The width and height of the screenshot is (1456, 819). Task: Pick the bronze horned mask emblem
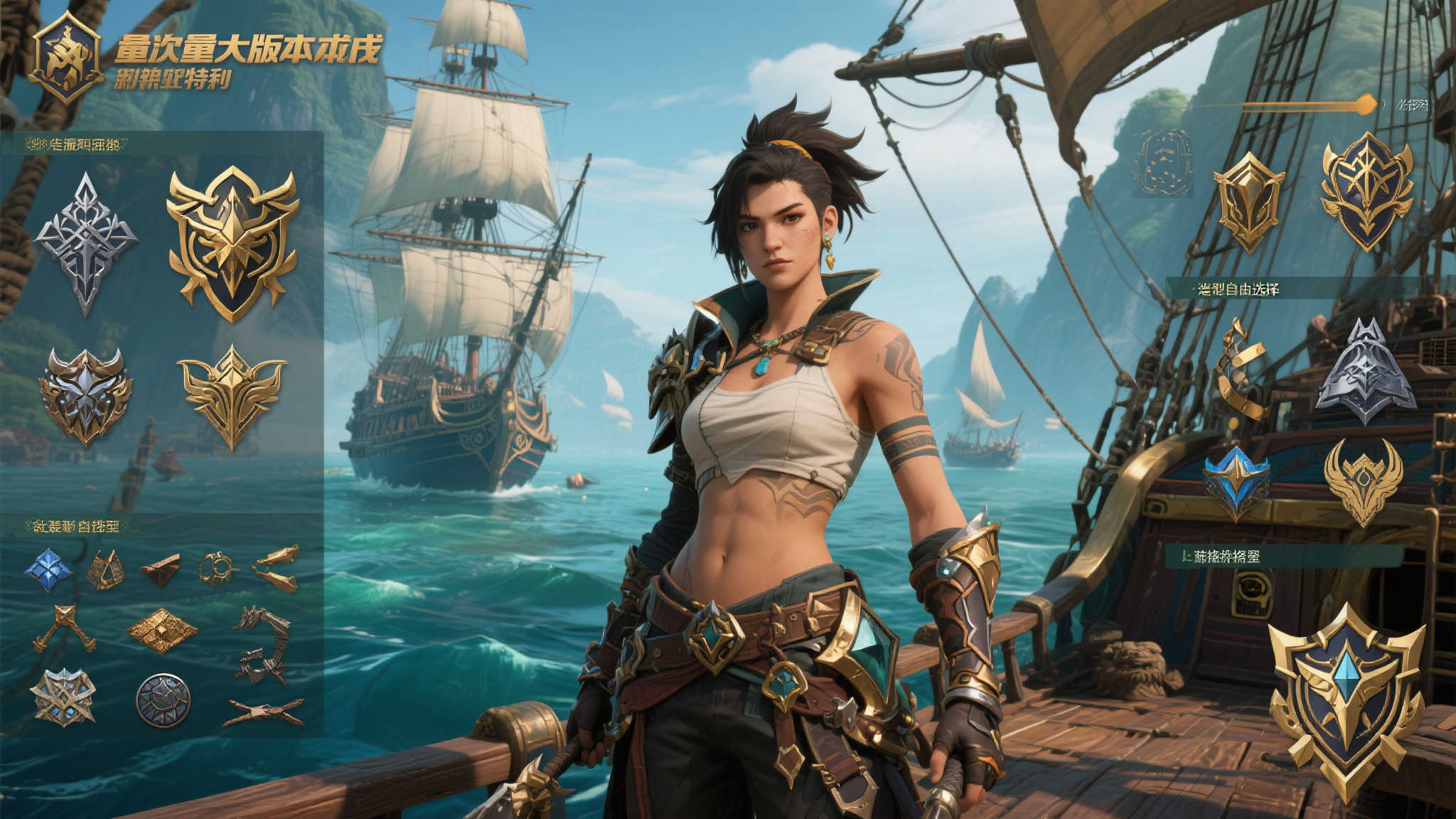(x=85, y=395)
